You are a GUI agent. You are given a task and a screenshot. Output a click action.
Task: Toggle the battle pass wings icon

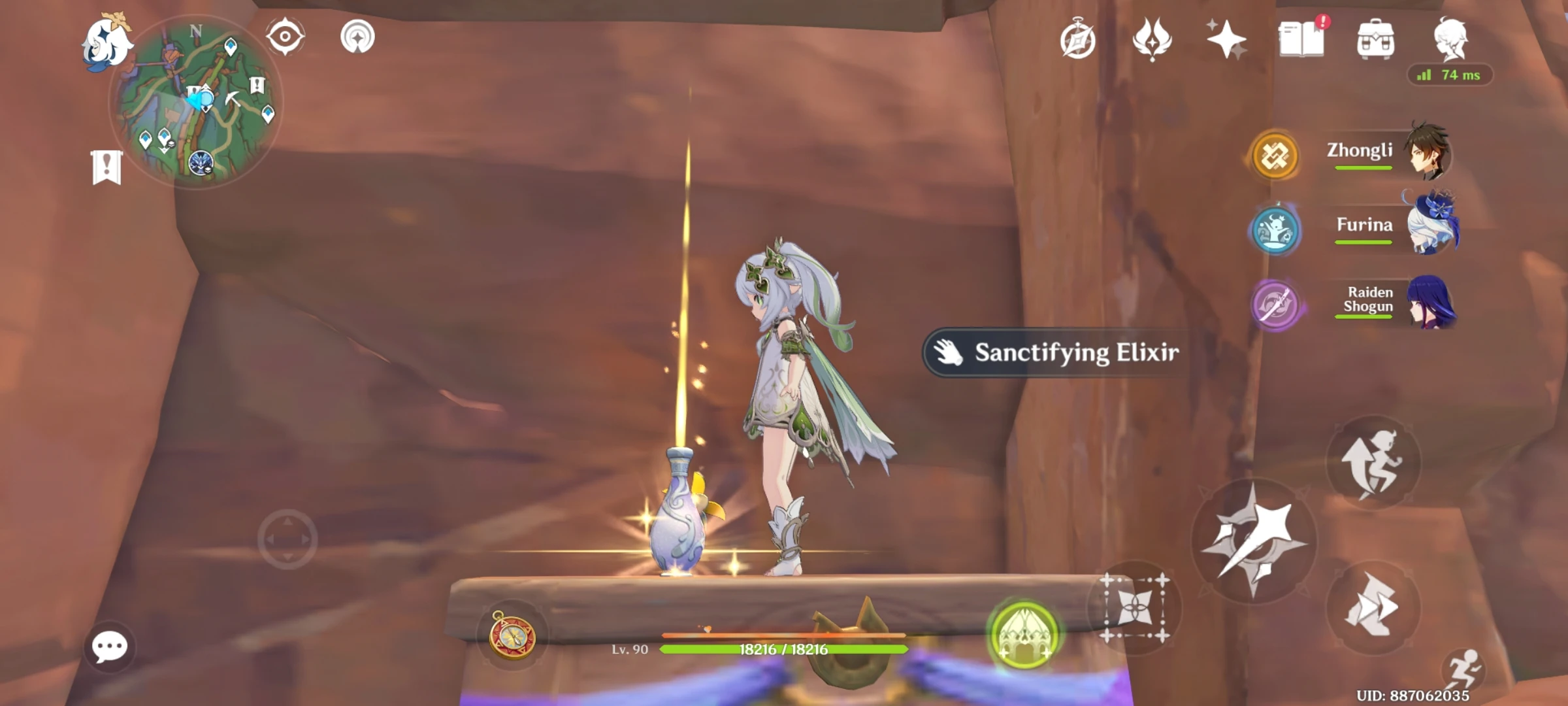click(1153, 41)
